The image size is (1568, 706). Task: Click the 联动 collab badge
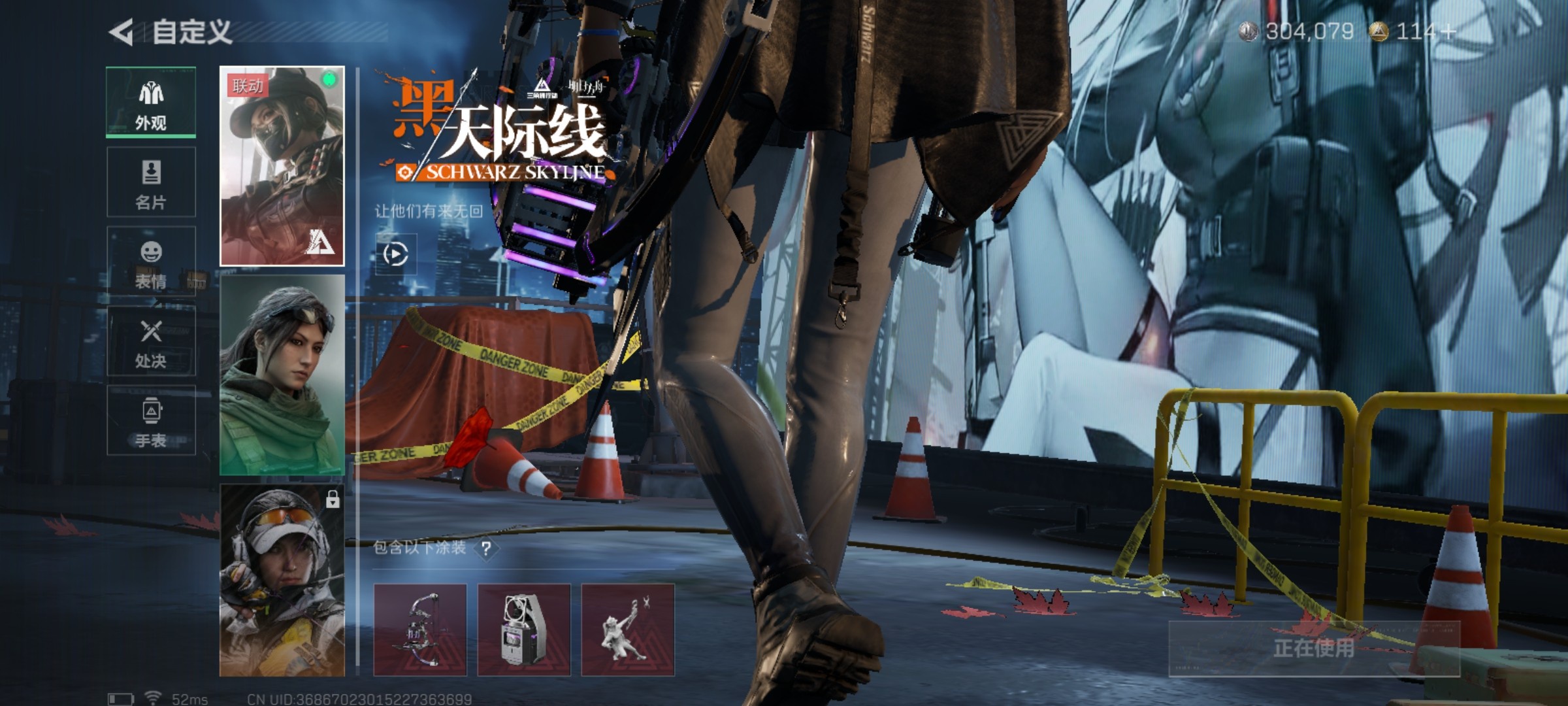[248, 86]
